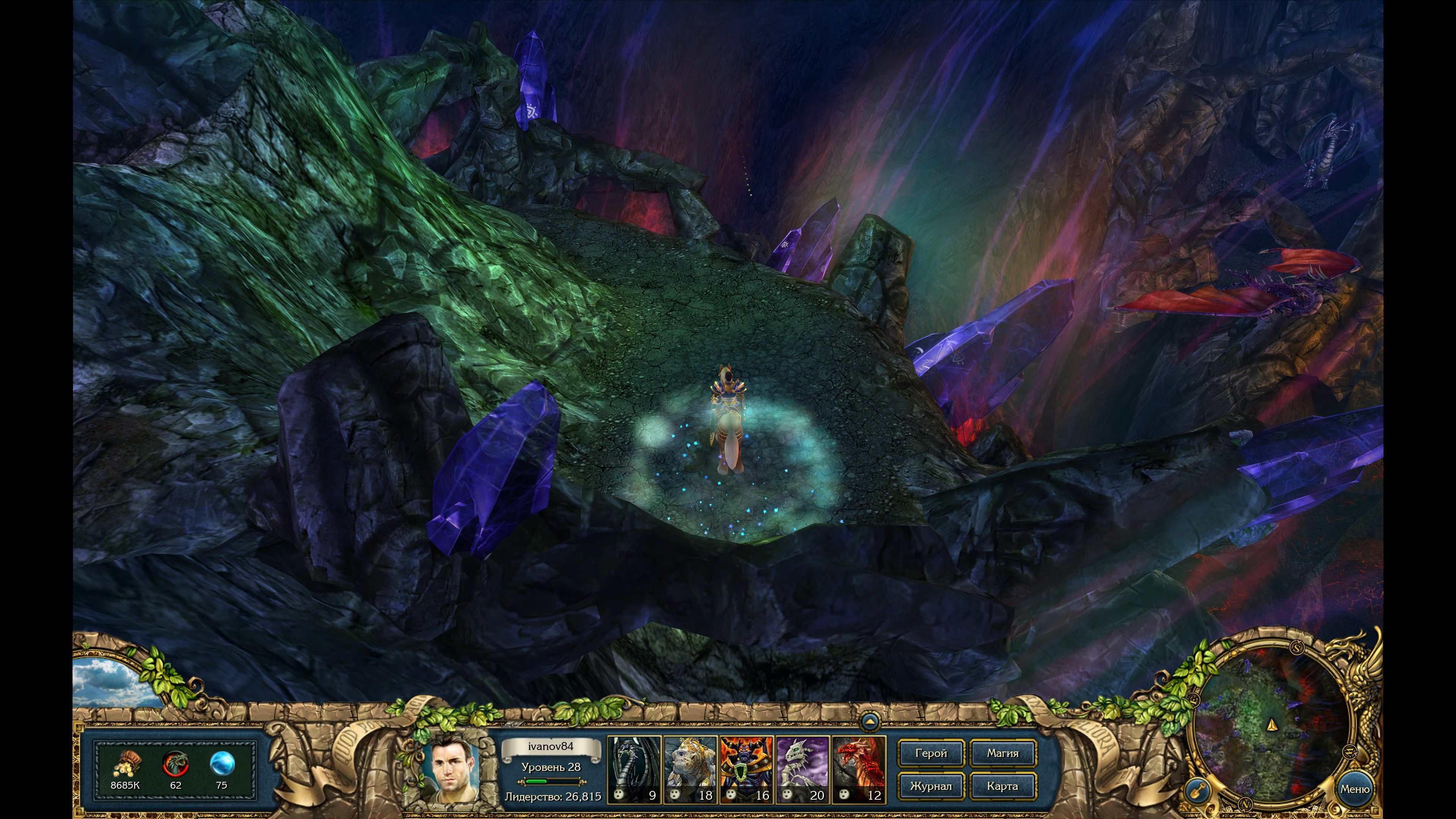Viewport: 1456px width, 819px height.
Task: Open the Карта world map
Action: pyautogui.click(x=1003, y=786)
